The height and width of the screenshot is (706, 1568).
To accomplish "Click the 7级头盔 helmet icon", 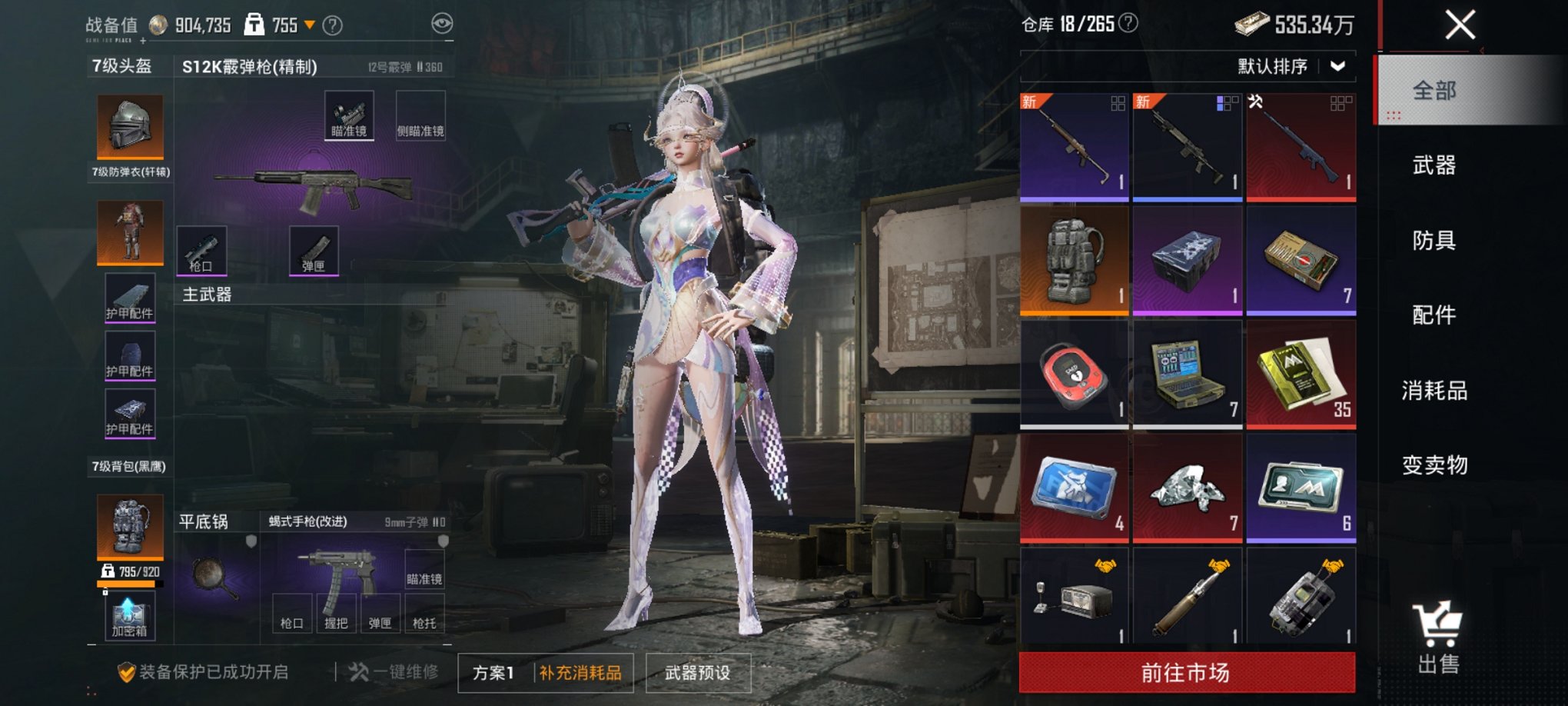I will click(x=129, y=127).
